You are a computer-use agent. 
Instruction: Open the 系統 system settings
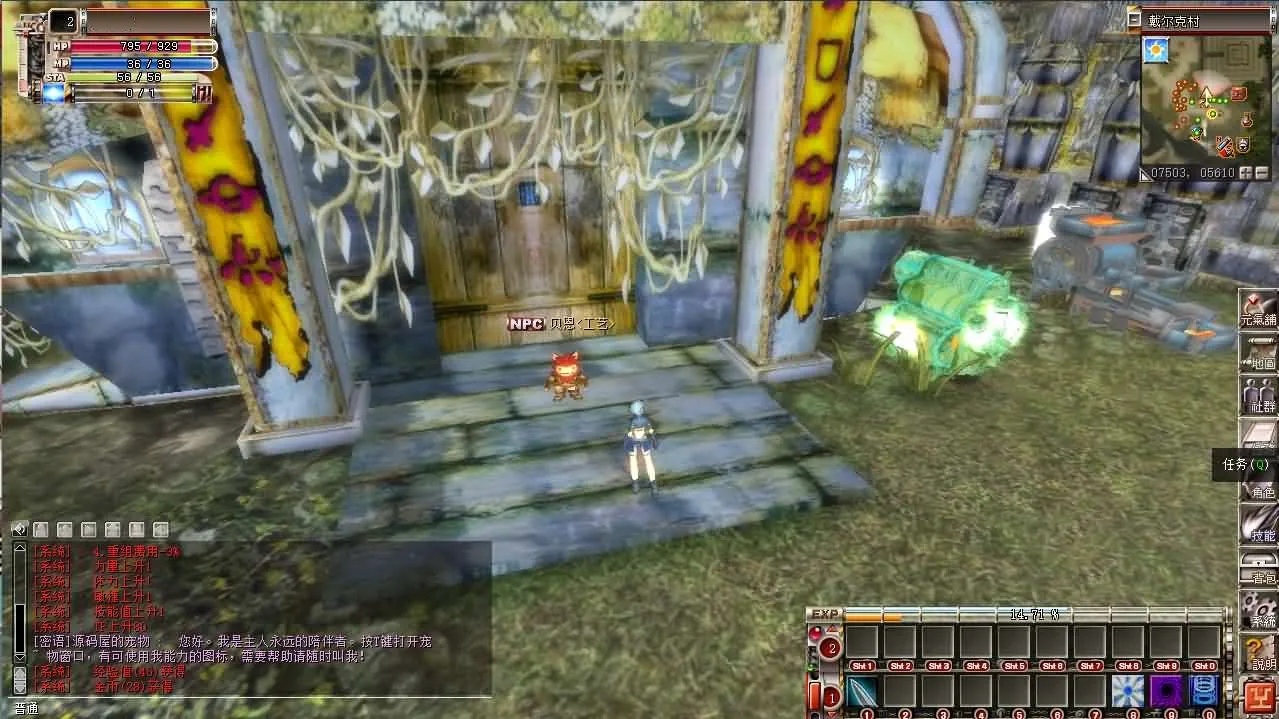pyautogui.click(x=1258, y=609)
